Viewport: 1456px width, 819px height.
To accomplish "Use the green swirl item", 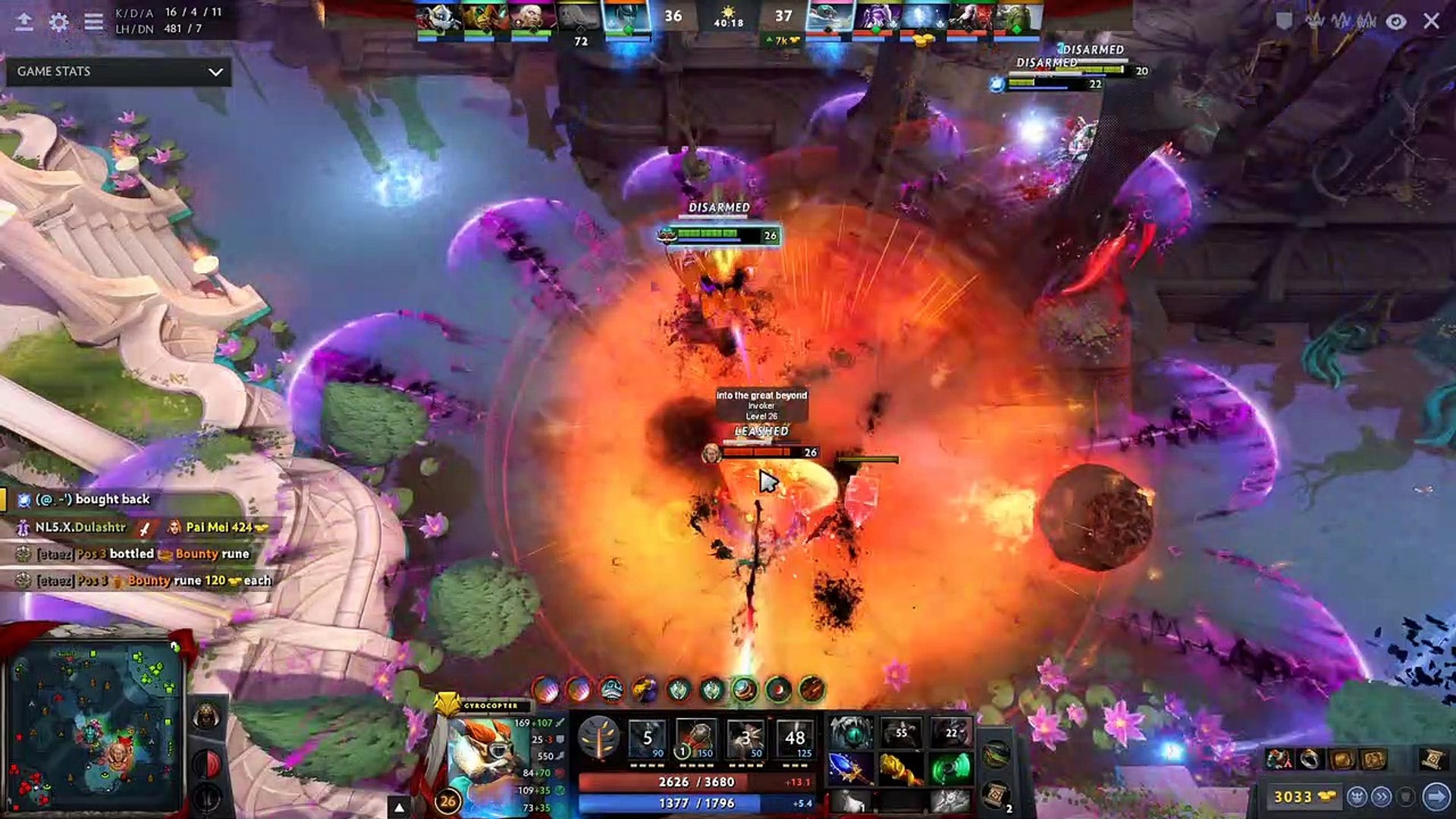I will (x=950, y=768).
